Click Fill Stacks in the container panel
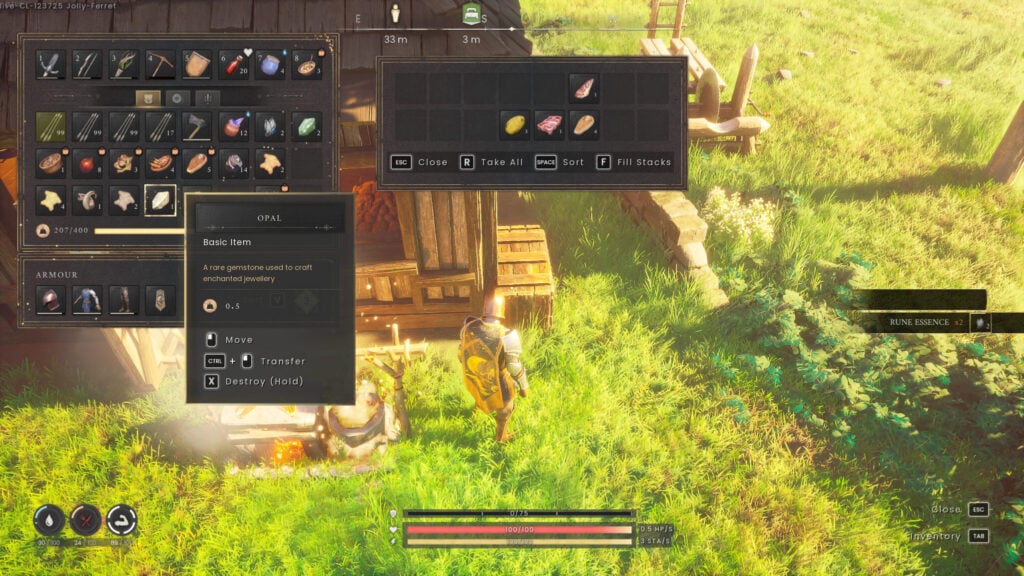 click(x=634, y=162)
